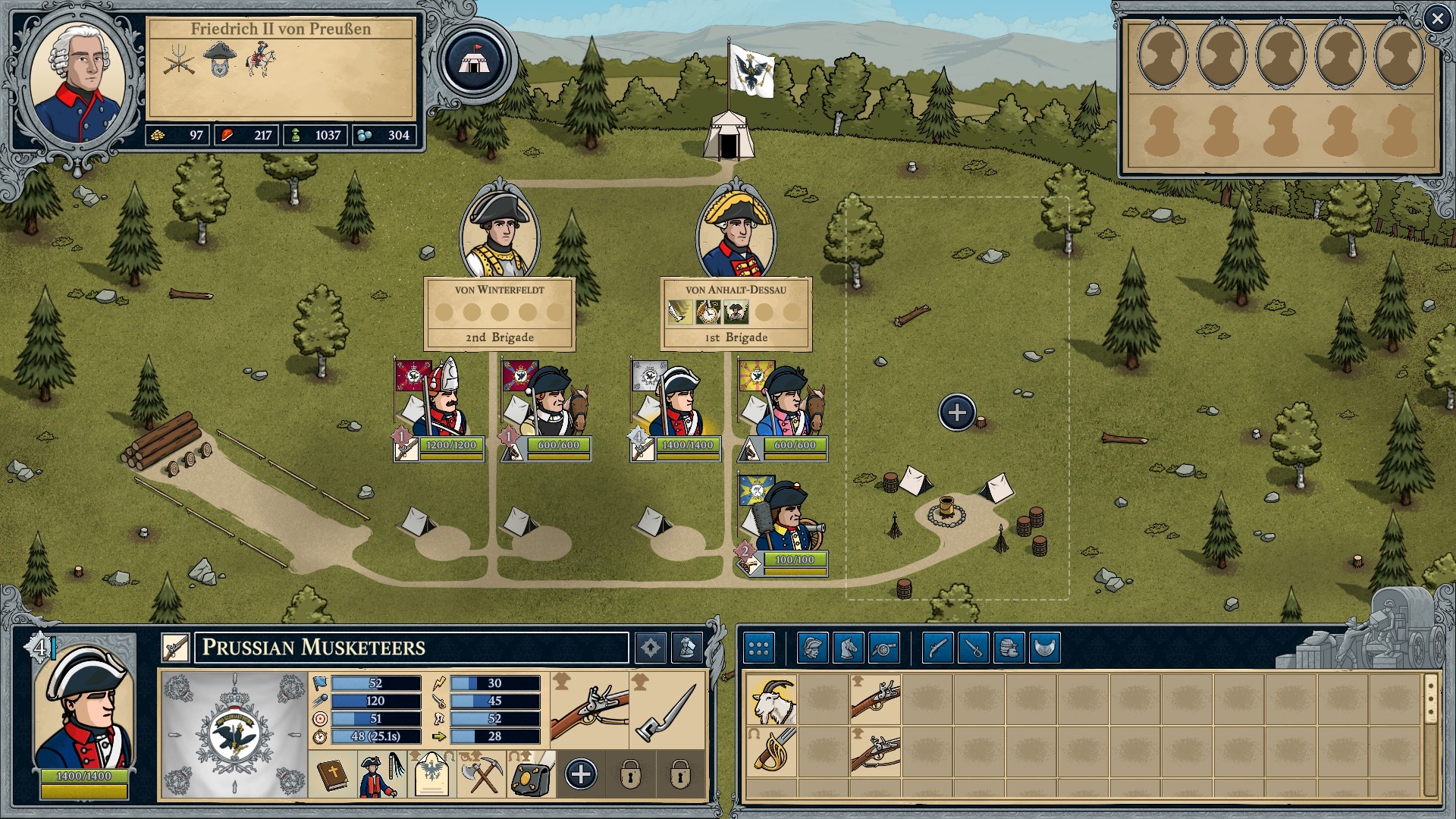
Task: Filter inventory by firearm icon
Action: click(937, 648)
